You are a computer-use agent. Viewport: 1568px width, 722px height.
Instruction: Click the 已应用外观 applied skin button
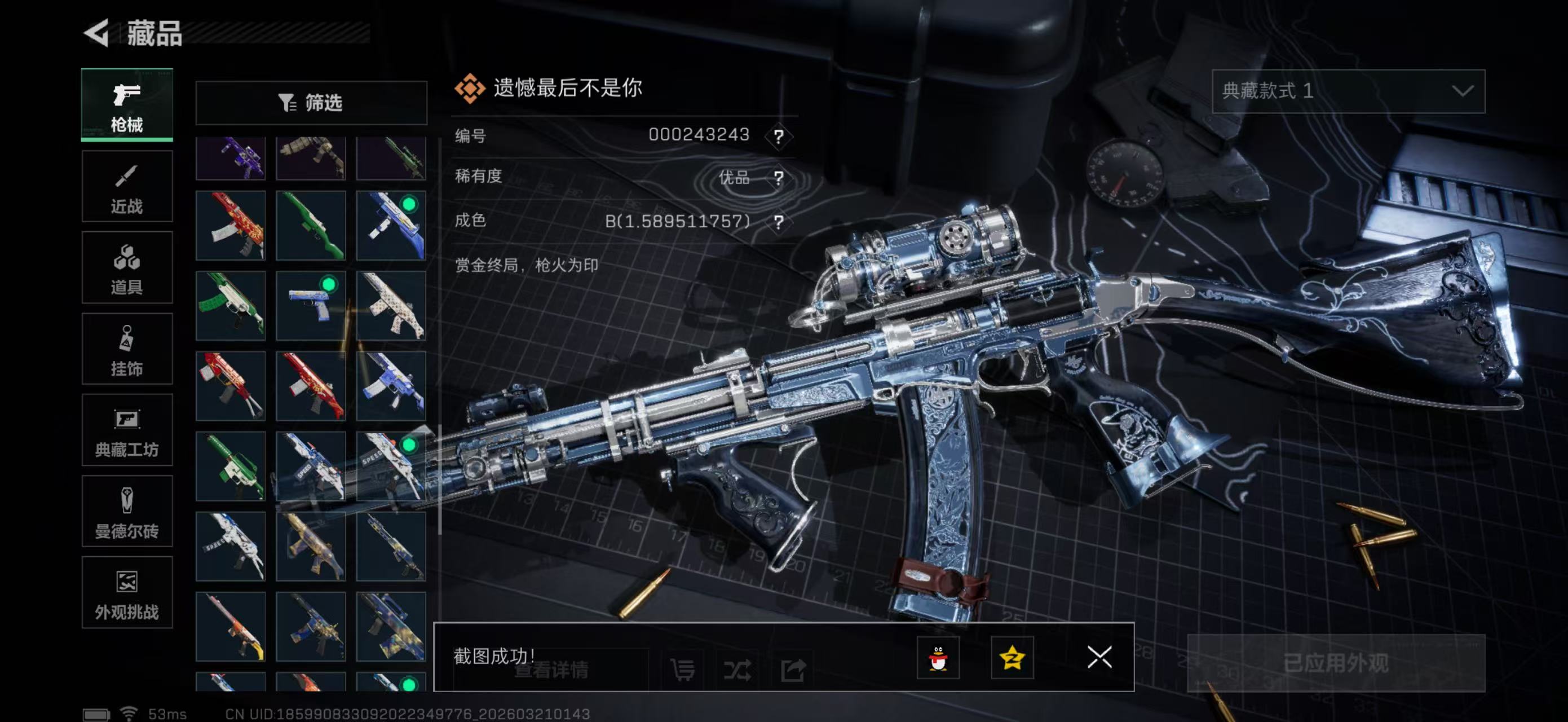1336,663
